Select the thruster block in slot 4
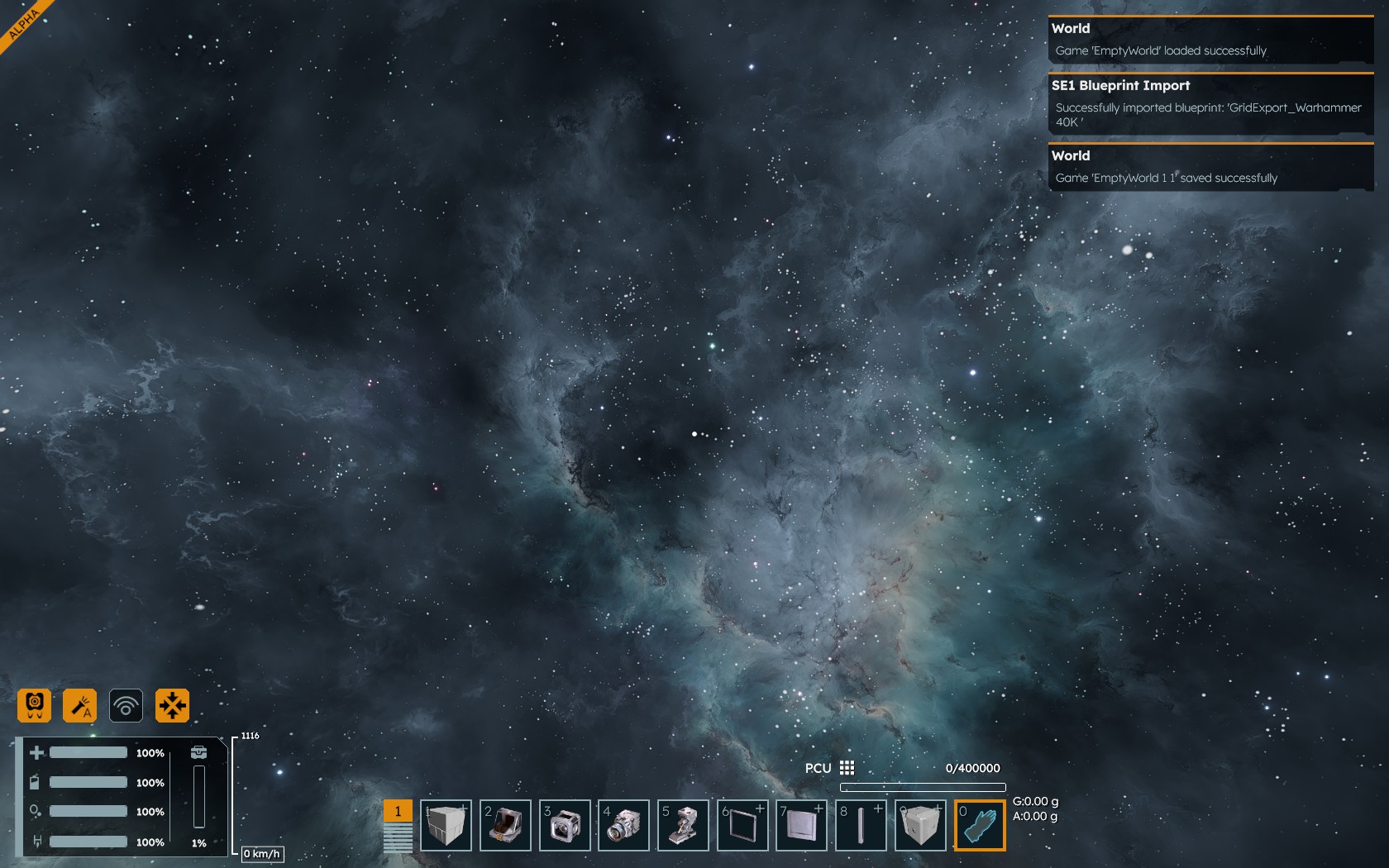 (624, 825)
